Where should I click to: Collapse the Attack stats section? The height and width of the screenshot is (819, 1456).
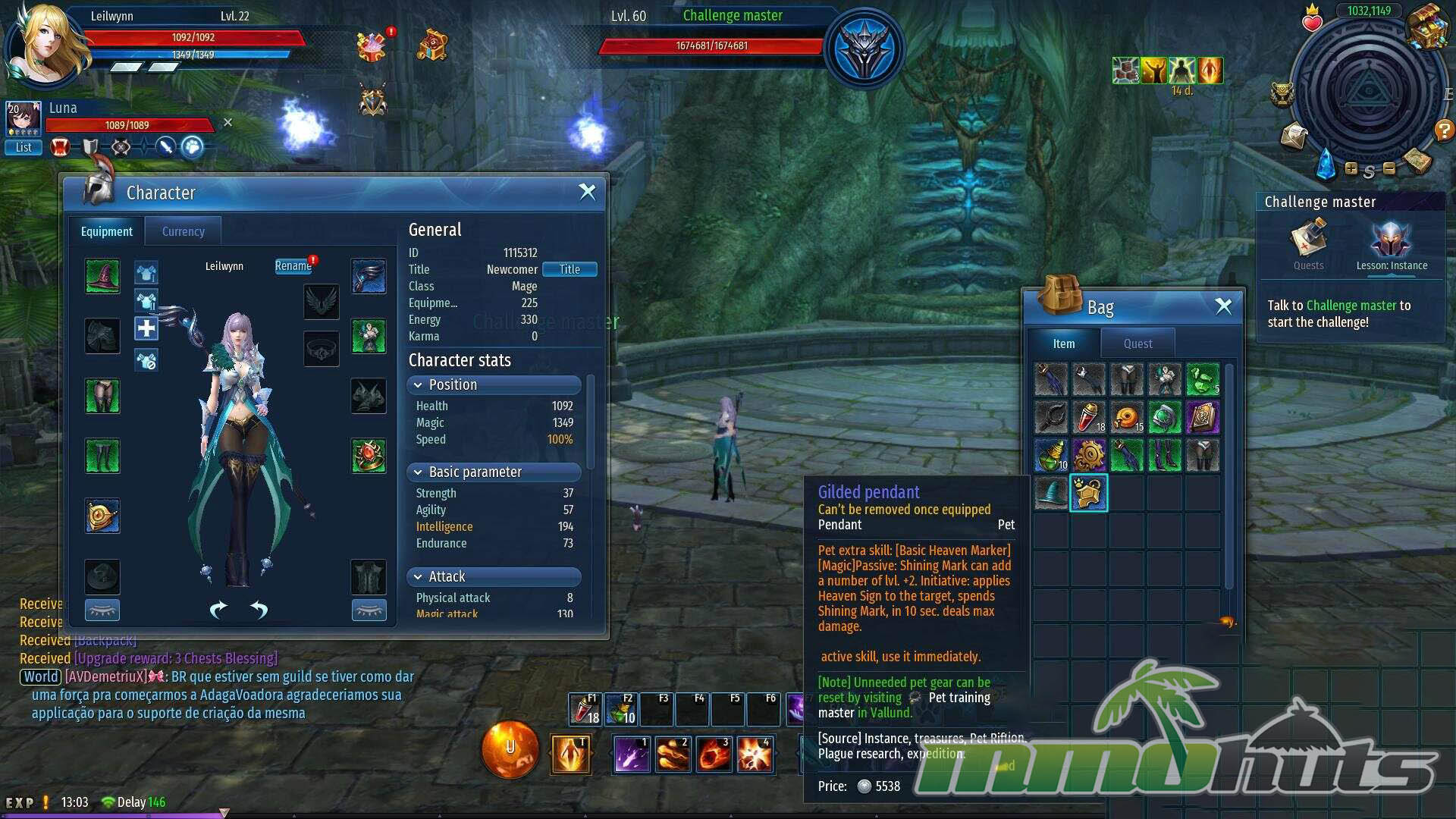click(418, 576)
